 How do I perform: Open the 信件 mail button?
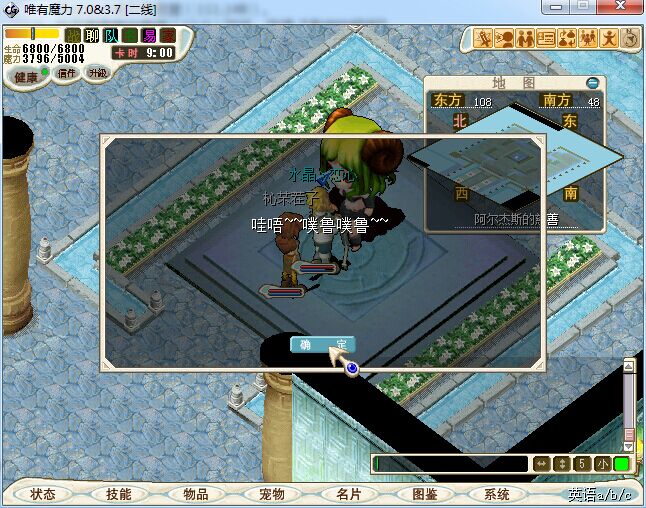click(67, 74)
